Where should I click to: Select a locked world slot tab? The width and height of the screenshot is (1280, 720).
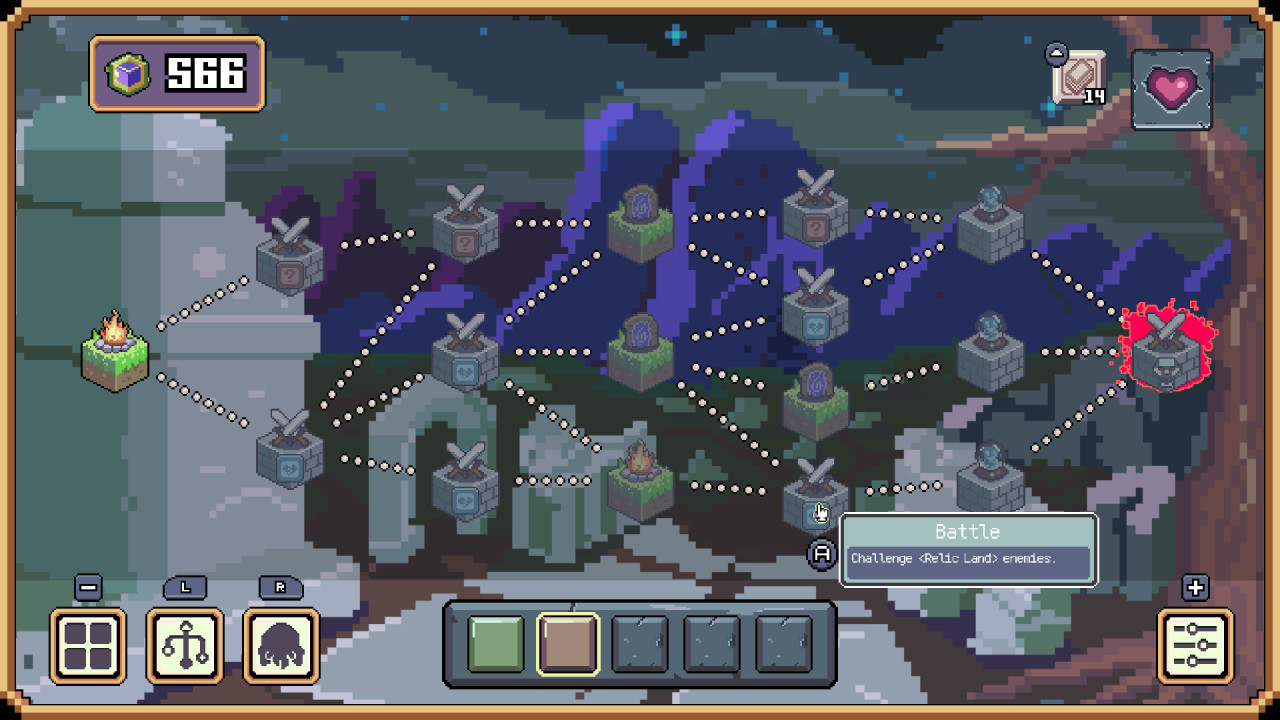pyautogui.click(x=641, y=643)
